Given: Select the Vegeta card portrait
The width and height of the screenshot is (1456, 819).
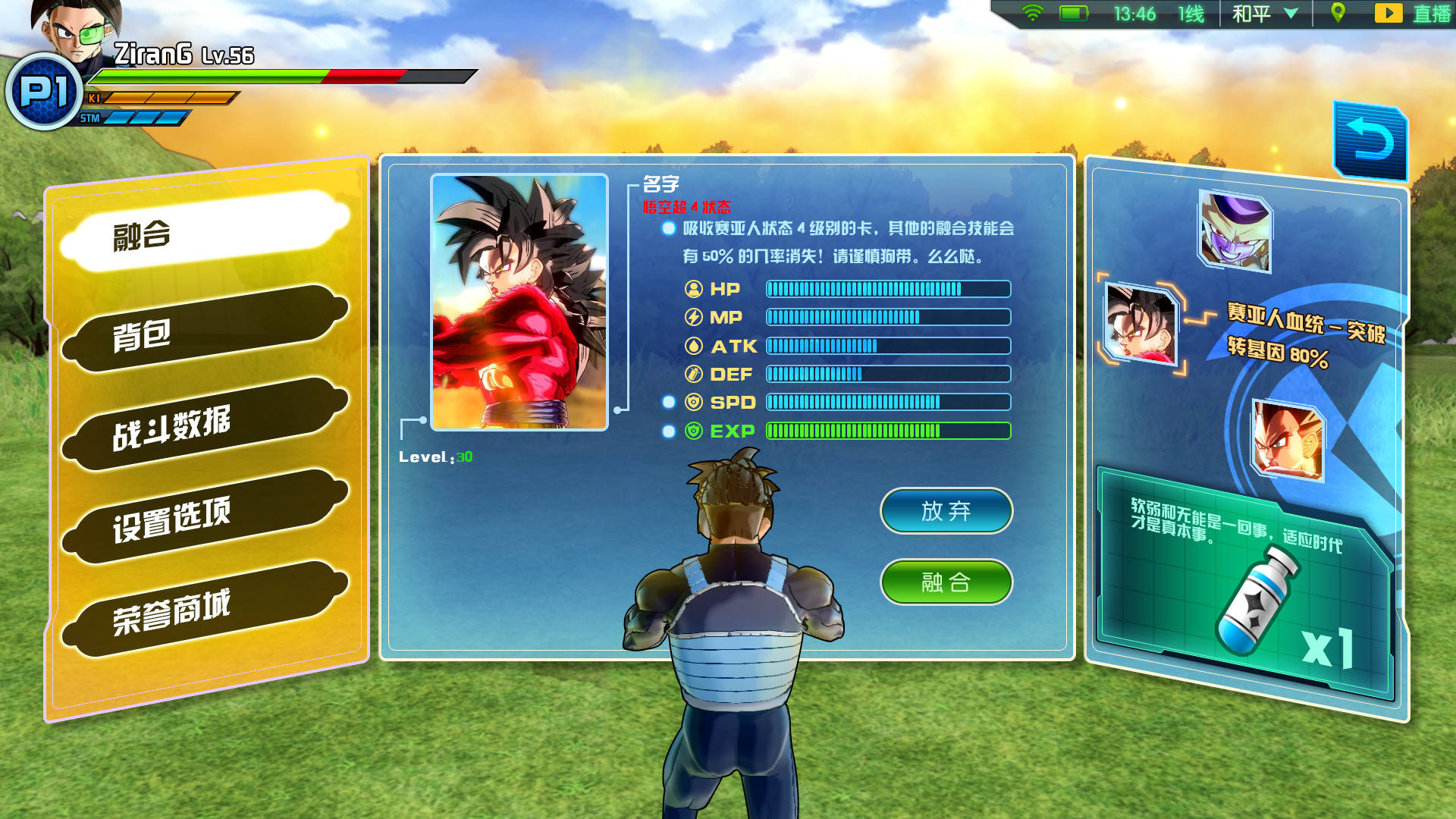Looking at the screenshot, I should click(1288, 440).
